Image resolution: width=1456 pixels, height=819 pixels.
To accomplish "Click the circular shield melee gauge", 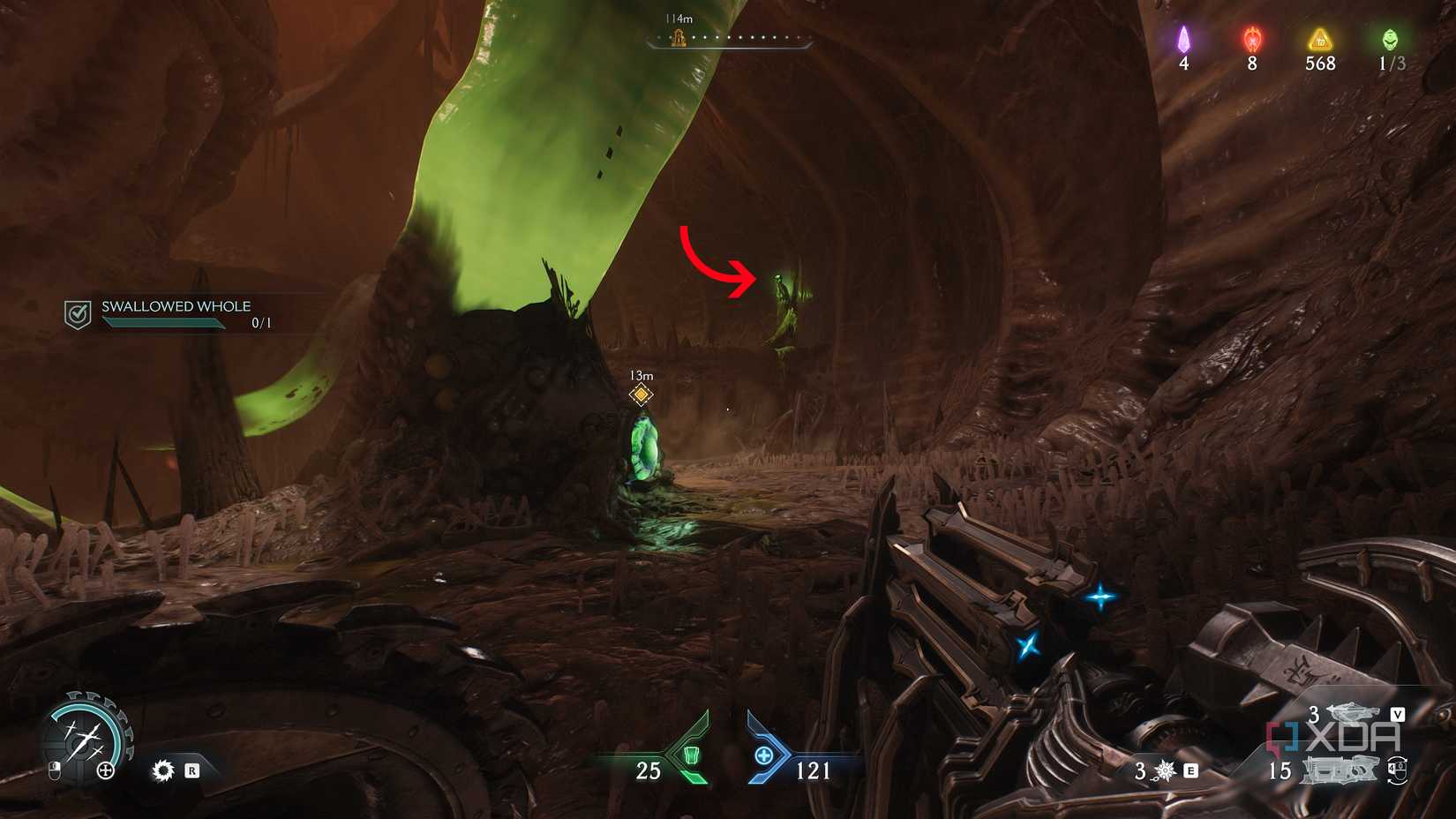I will (86, 739).
